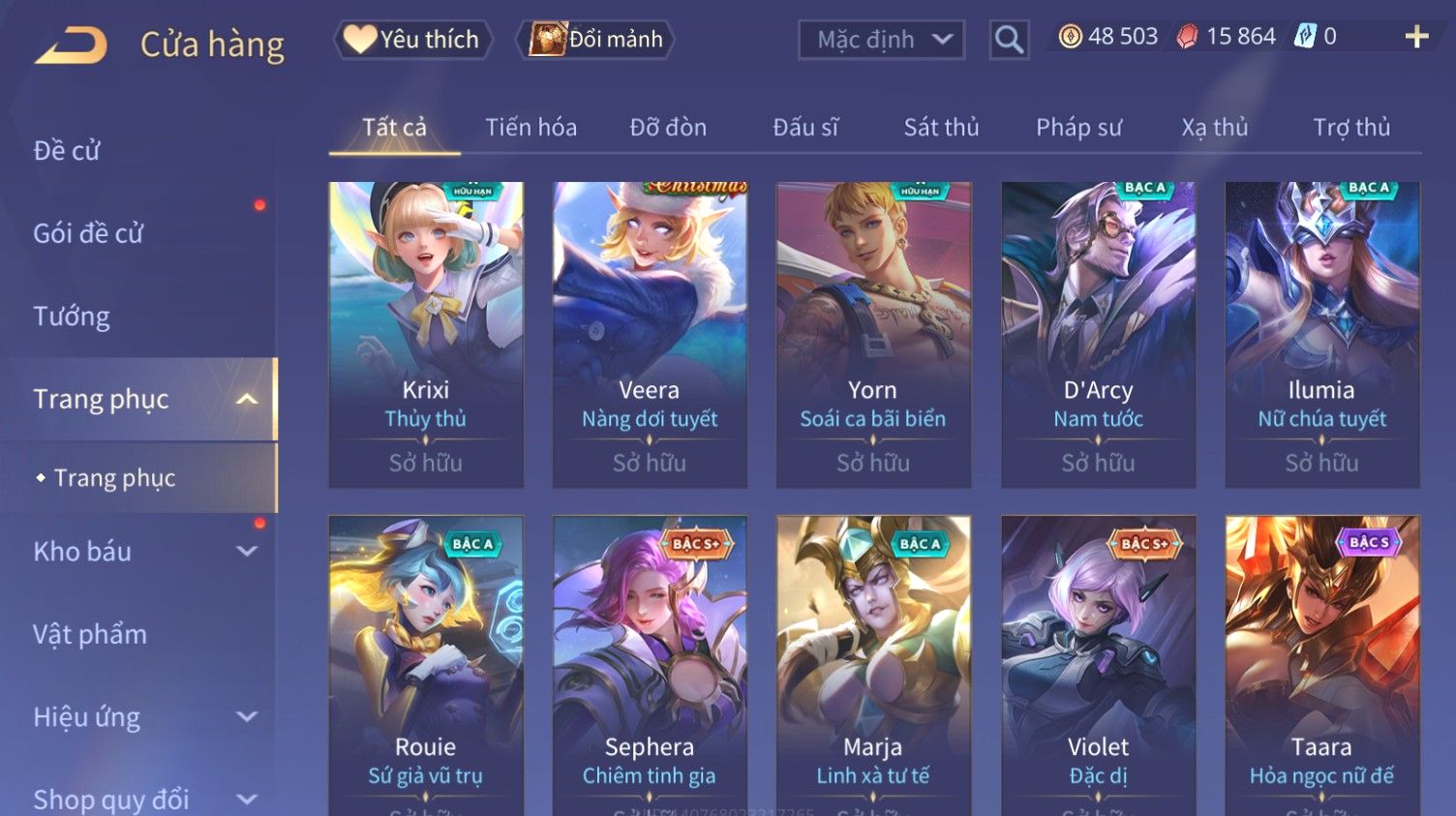The image size is (1456, 816).
Task: Show the Sát thủ skins tab
Action: click(941, 128)
